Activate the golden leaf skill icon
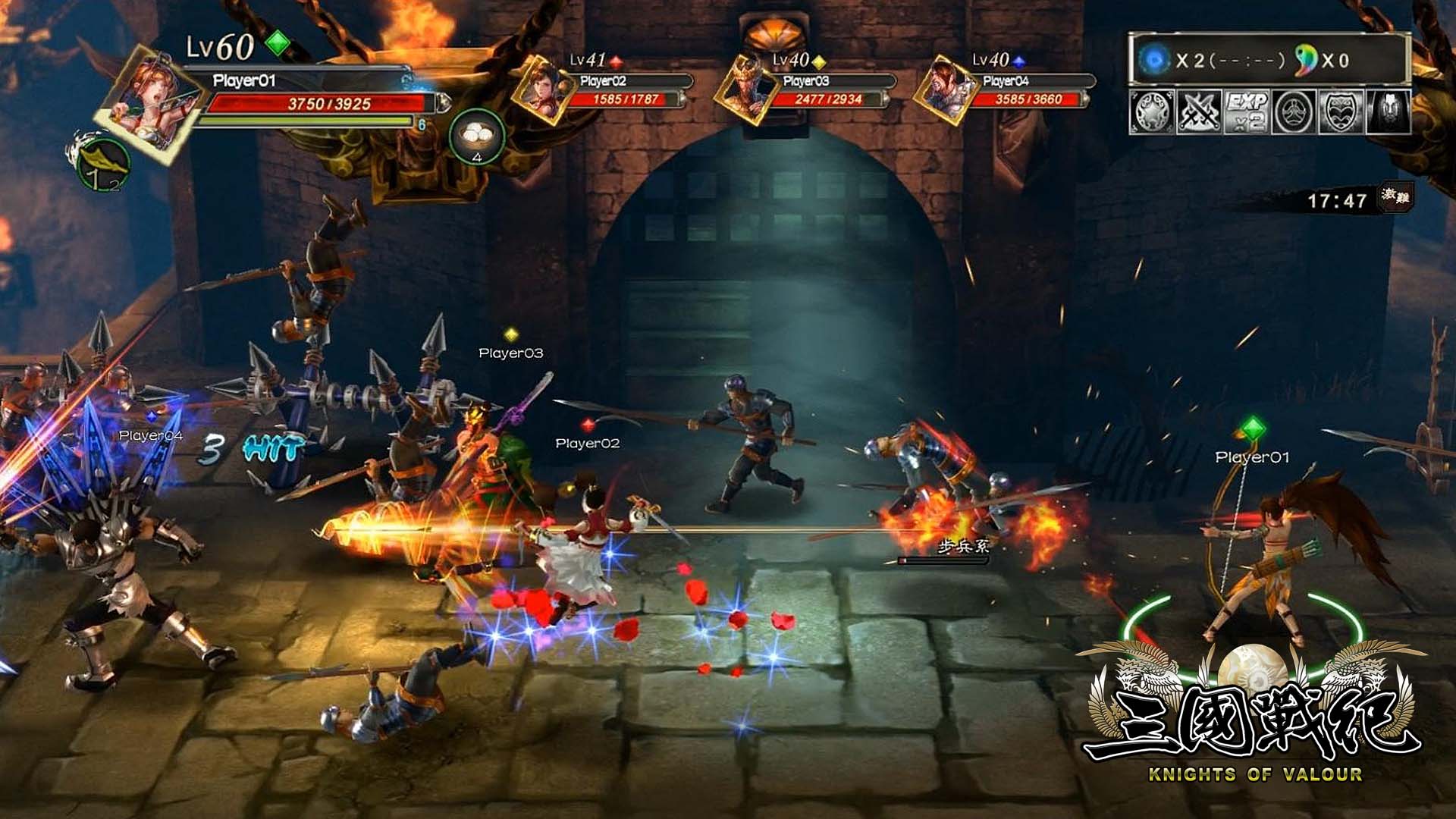The image size is (1456, 819). pyautogui.click(x=102, y=163)
